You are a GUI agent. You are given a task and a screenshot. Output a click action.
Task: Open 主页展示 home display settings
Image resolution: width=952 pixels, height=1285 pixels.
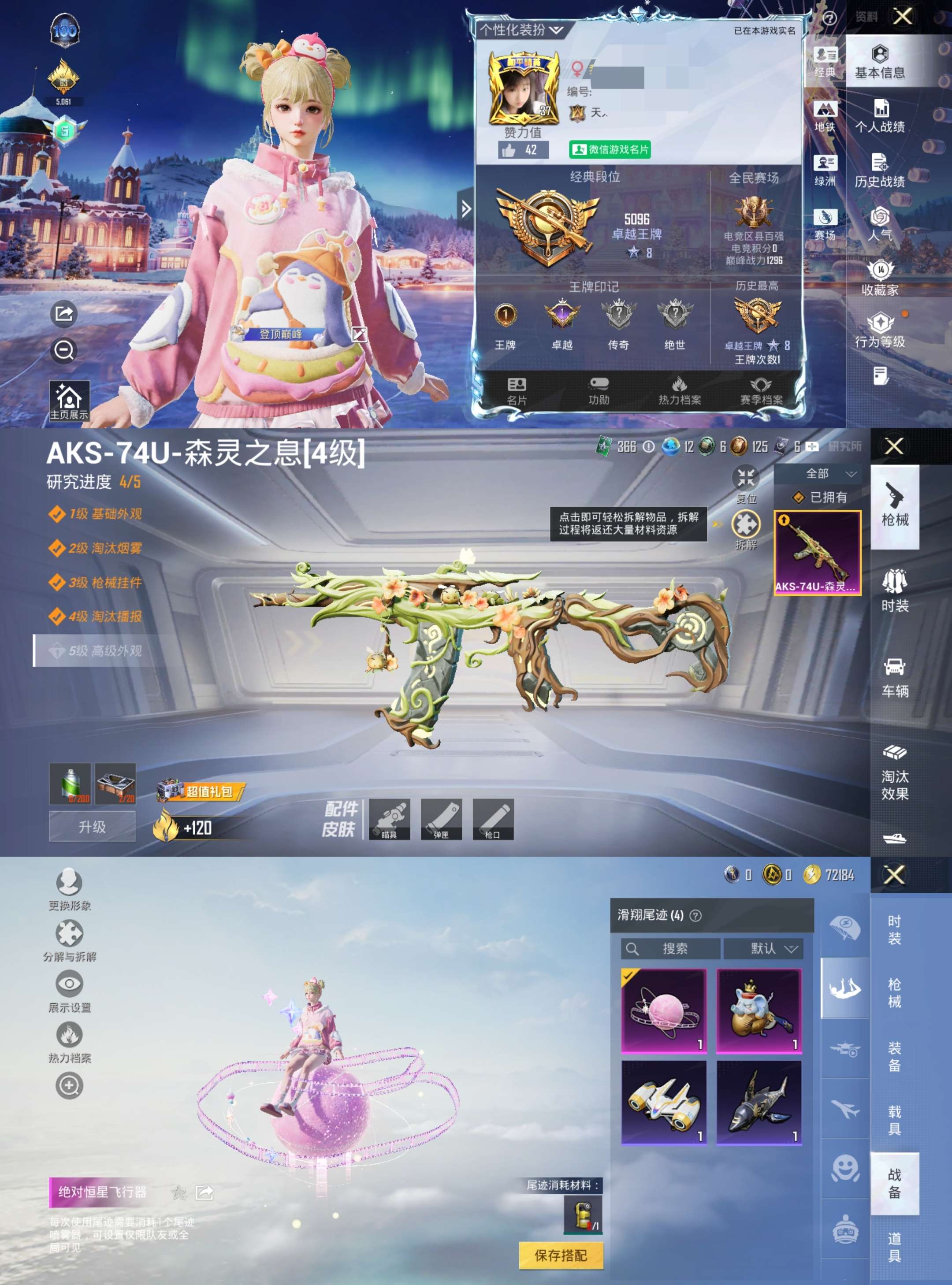(69, 401)
